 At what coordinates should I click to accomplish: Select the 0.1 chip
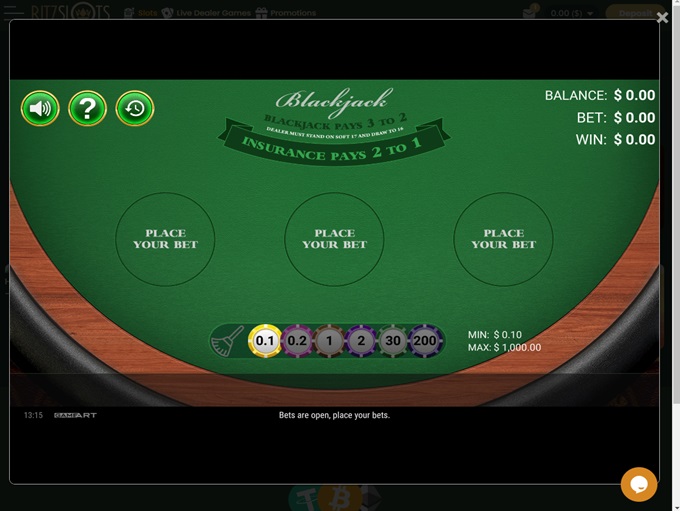[x=265, y=341]
